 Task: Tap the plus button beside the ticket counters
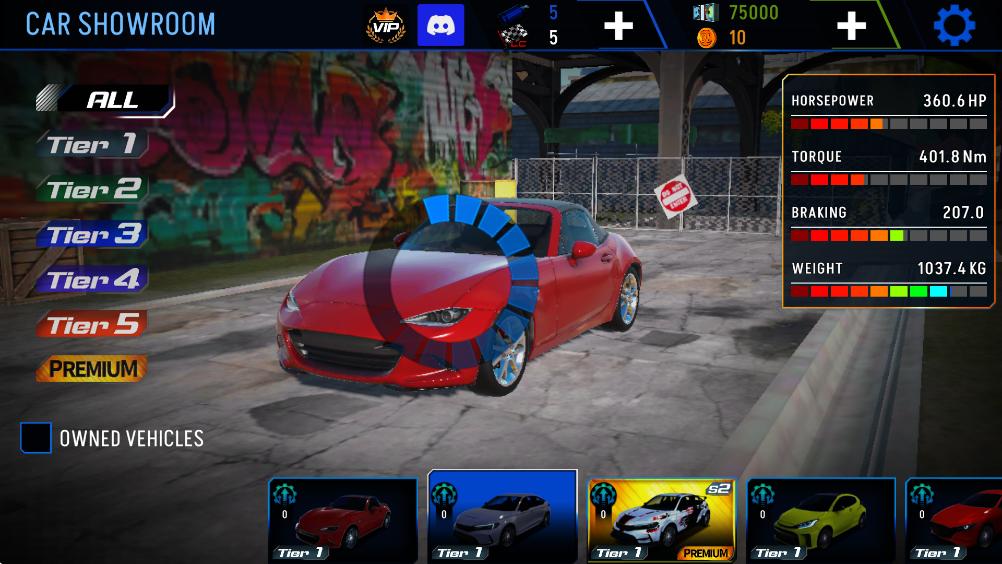click(618, 26)
